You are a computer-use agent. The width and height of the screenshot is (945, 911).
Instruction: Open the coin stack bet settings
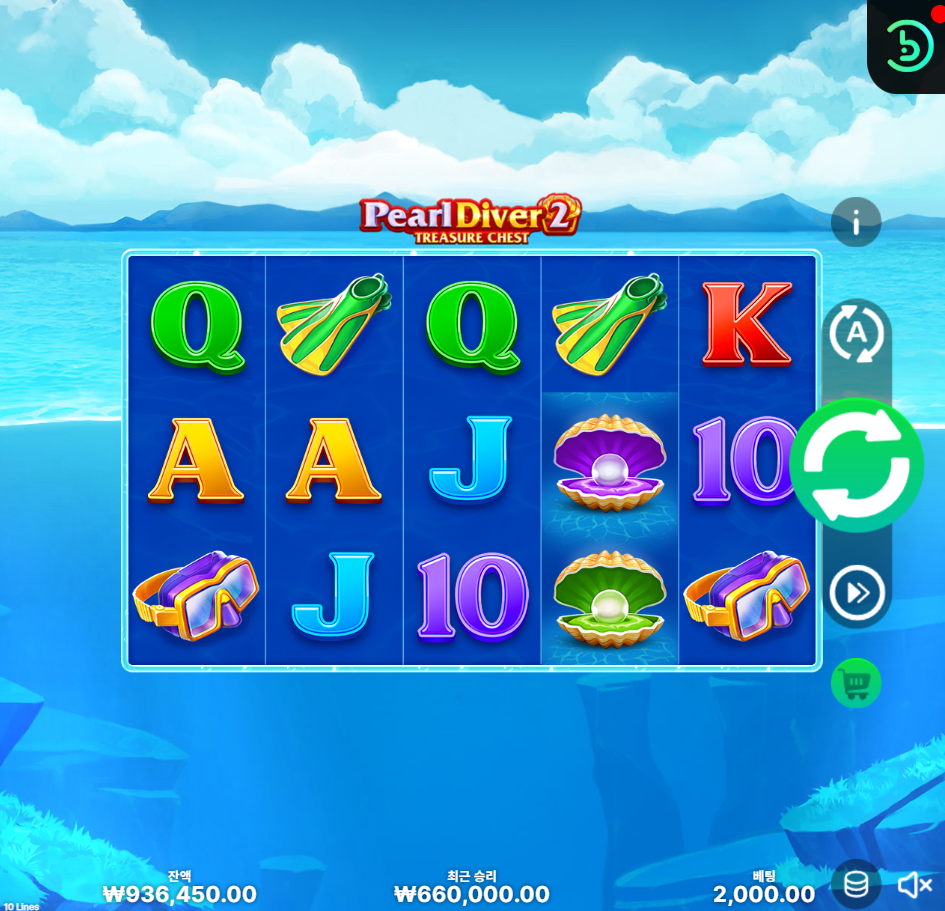click(x=856, y=884)
